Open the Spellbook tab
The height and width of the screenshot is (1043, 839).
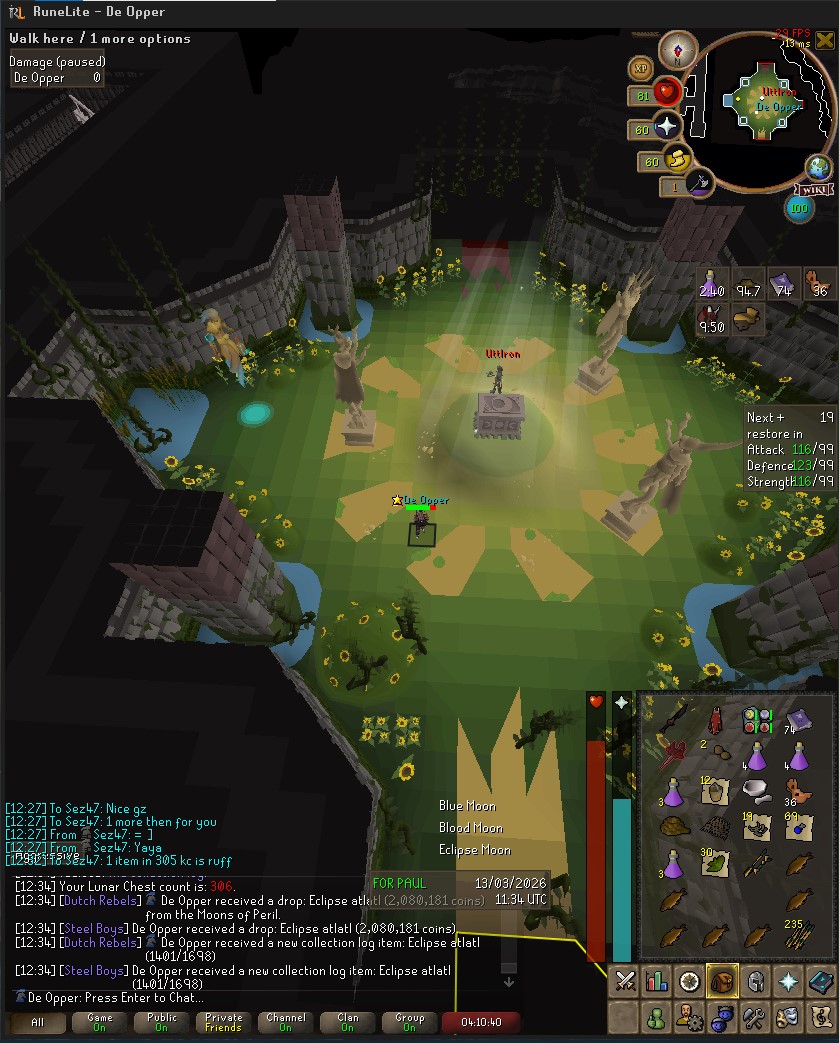[819, 982]
